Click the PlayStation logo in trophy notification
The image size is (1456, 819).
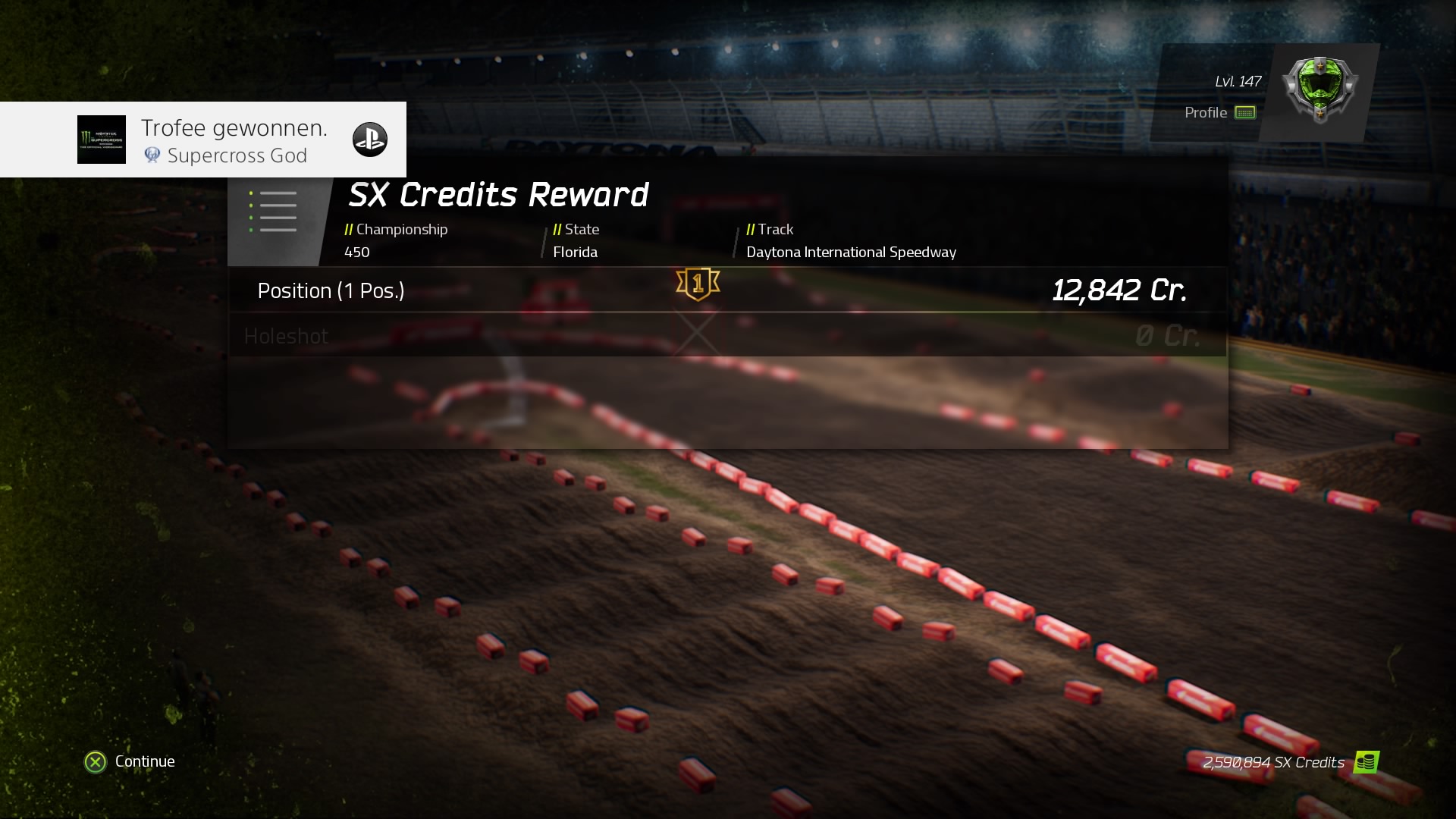[x=369, y=139]
